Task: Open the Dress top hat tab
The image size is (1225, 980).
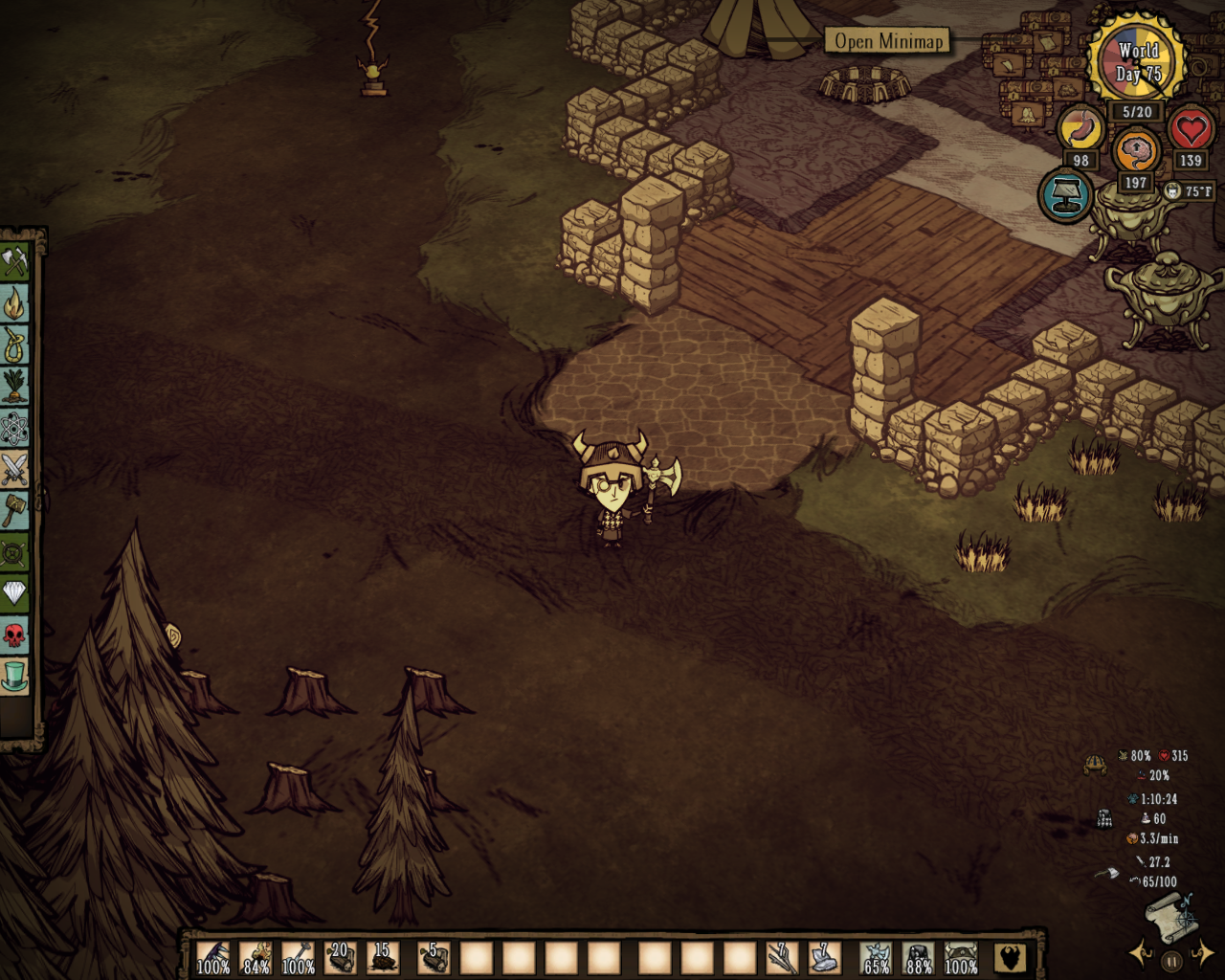Action: point(14,676)
